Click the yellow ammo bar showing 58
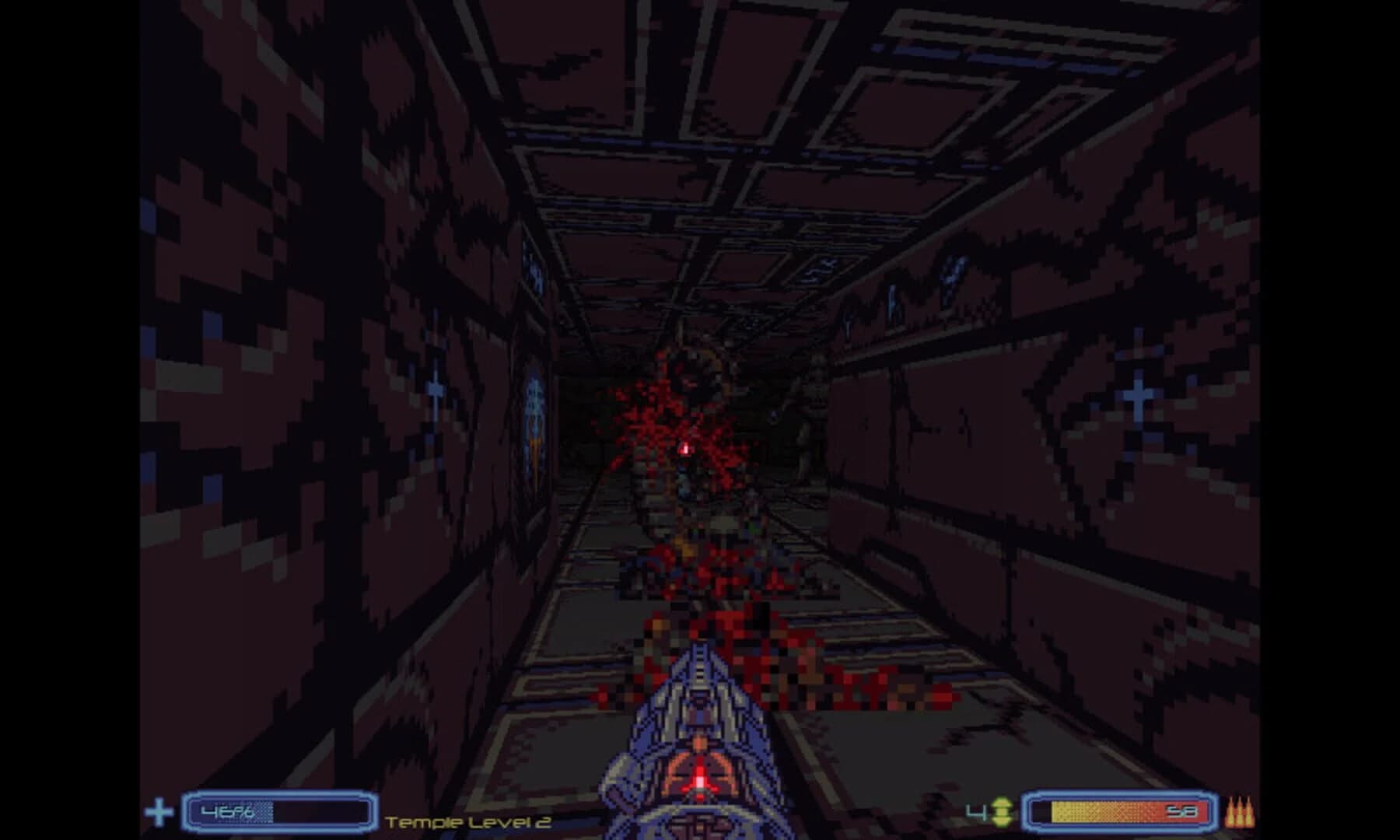1400x840 pixels. [1120, 810]
